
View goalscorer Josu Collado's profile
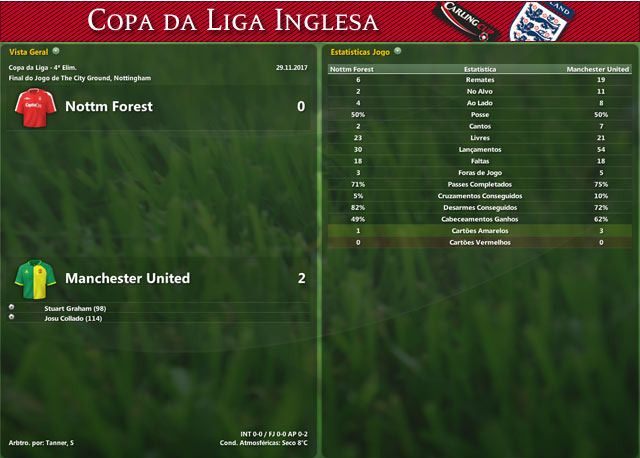point(73,318)
